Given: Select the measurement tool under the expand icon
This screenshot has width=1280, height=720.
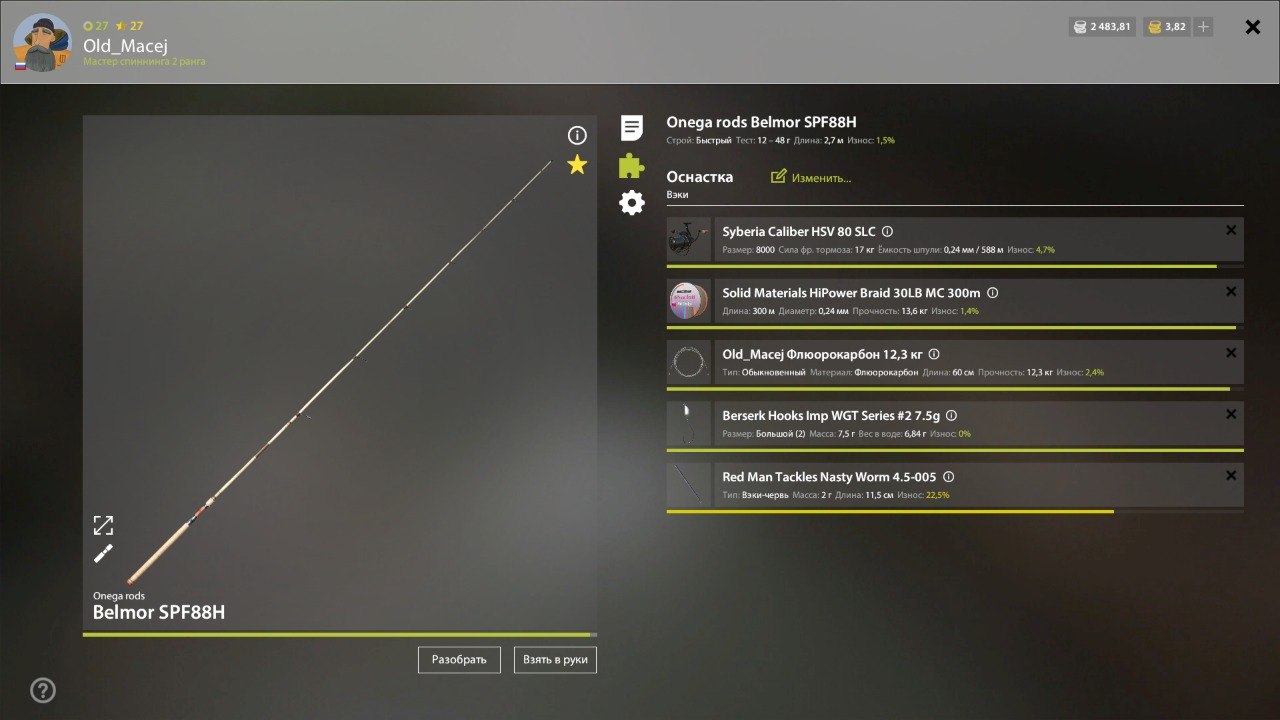Looking at the screenshot, I should click(103, 553).
